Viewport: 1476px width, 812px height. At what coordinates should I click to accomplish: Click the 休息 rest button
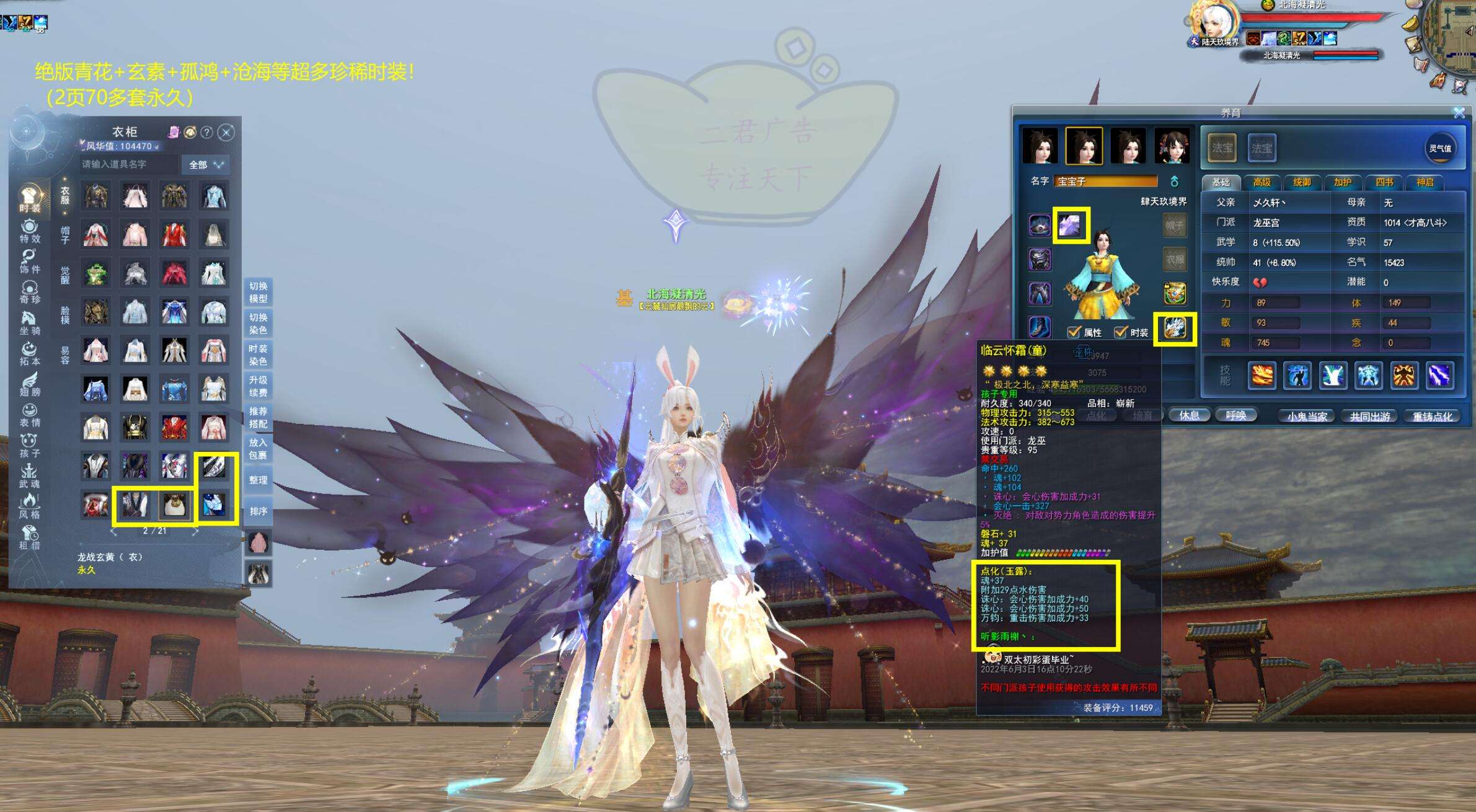[1189, 415]
